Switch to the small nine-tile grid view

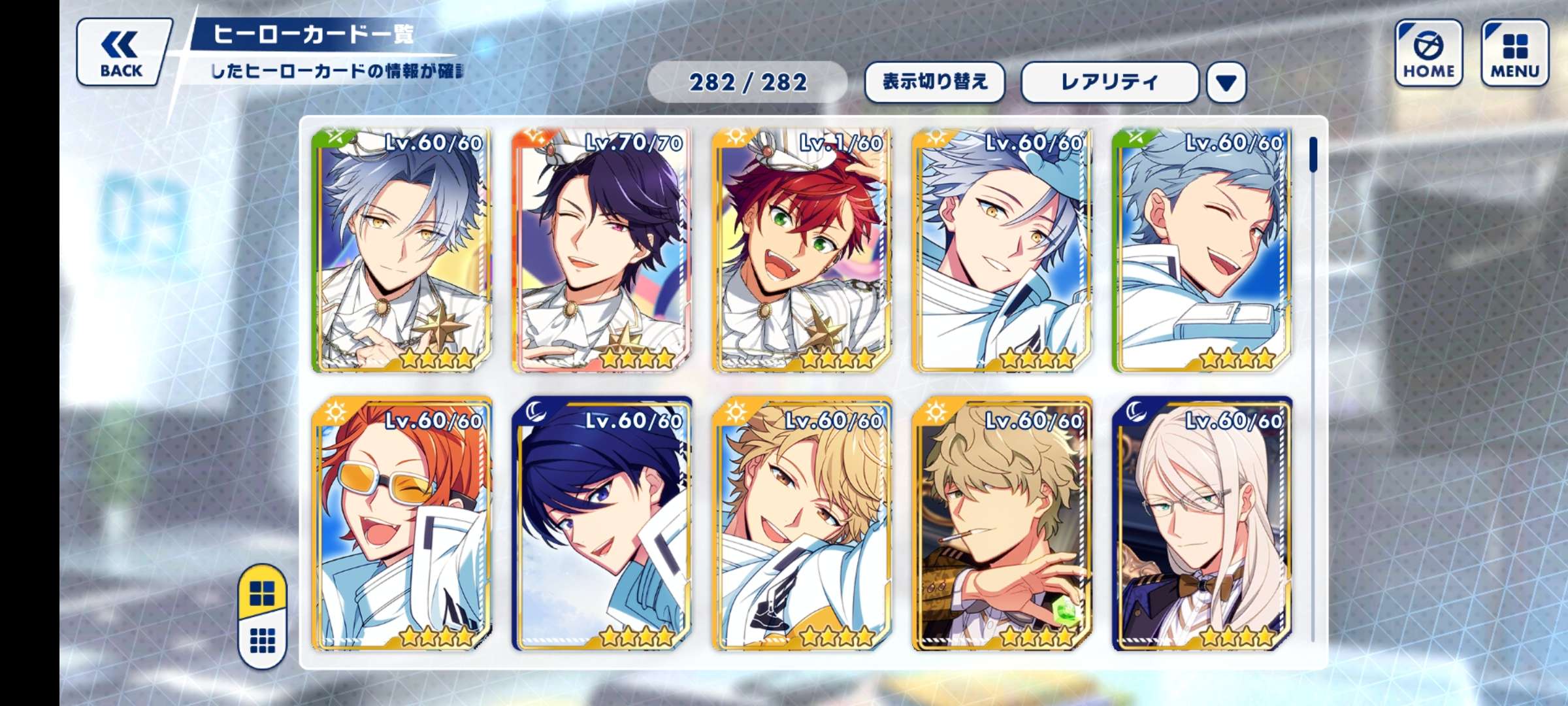(x=263, y=641)
